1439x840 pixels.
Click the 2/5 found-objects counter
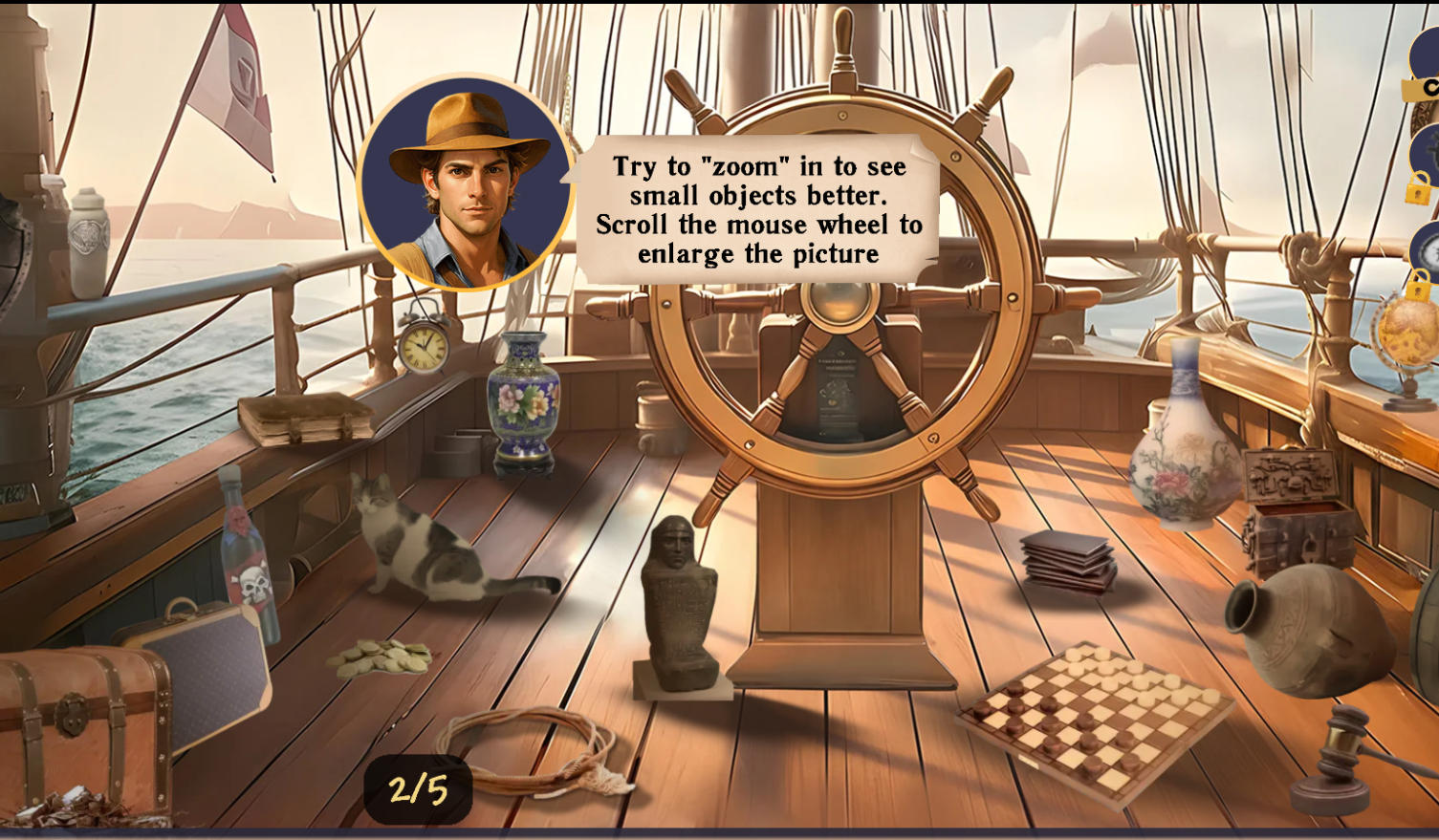(419, 789)
